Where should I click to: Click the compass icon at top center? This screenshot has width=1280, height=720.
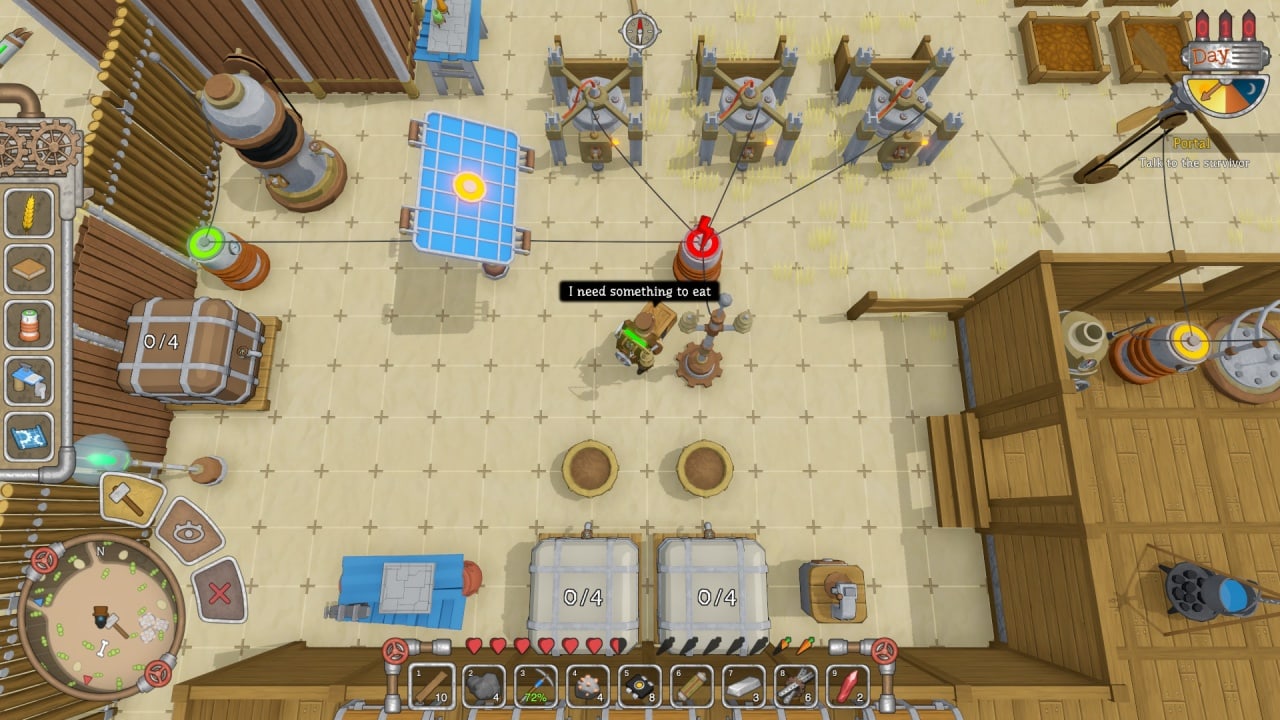coord(640,31)
